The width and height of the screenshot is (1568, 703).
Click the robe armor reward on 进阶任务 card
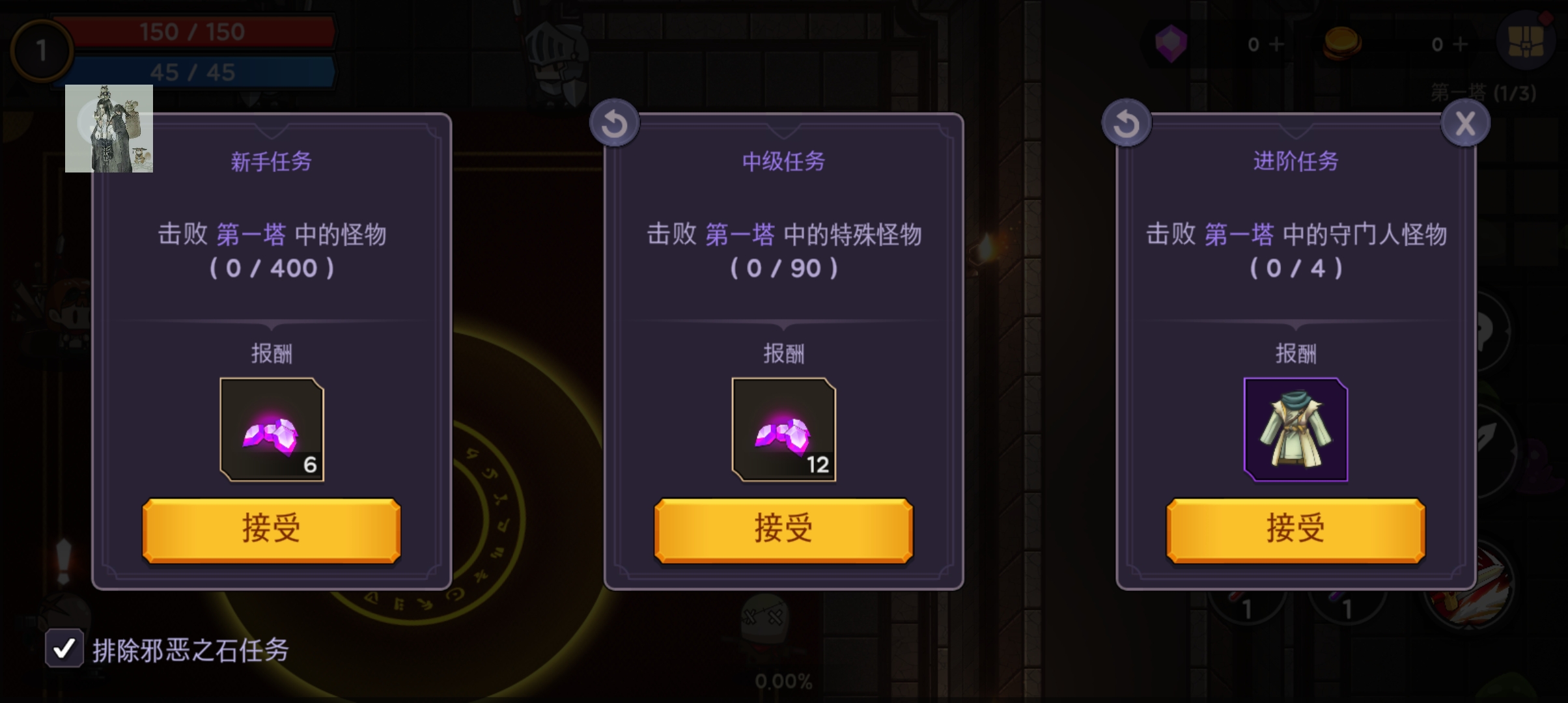pos(1295,430)
